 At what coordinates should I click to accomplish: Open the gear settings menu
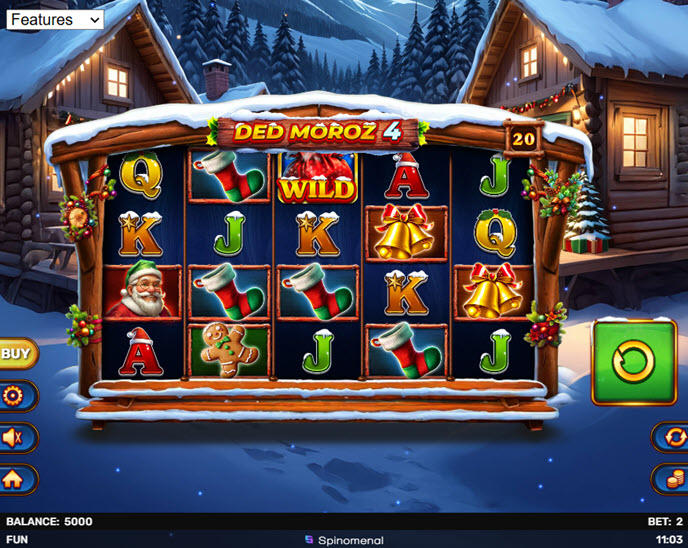tap(14, 396)
